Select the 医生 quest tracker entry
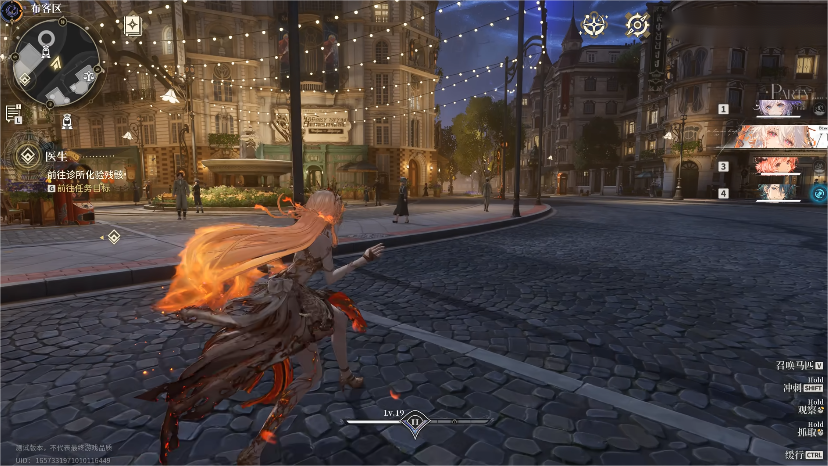828x466 pixels. click(x=55, y=155)
